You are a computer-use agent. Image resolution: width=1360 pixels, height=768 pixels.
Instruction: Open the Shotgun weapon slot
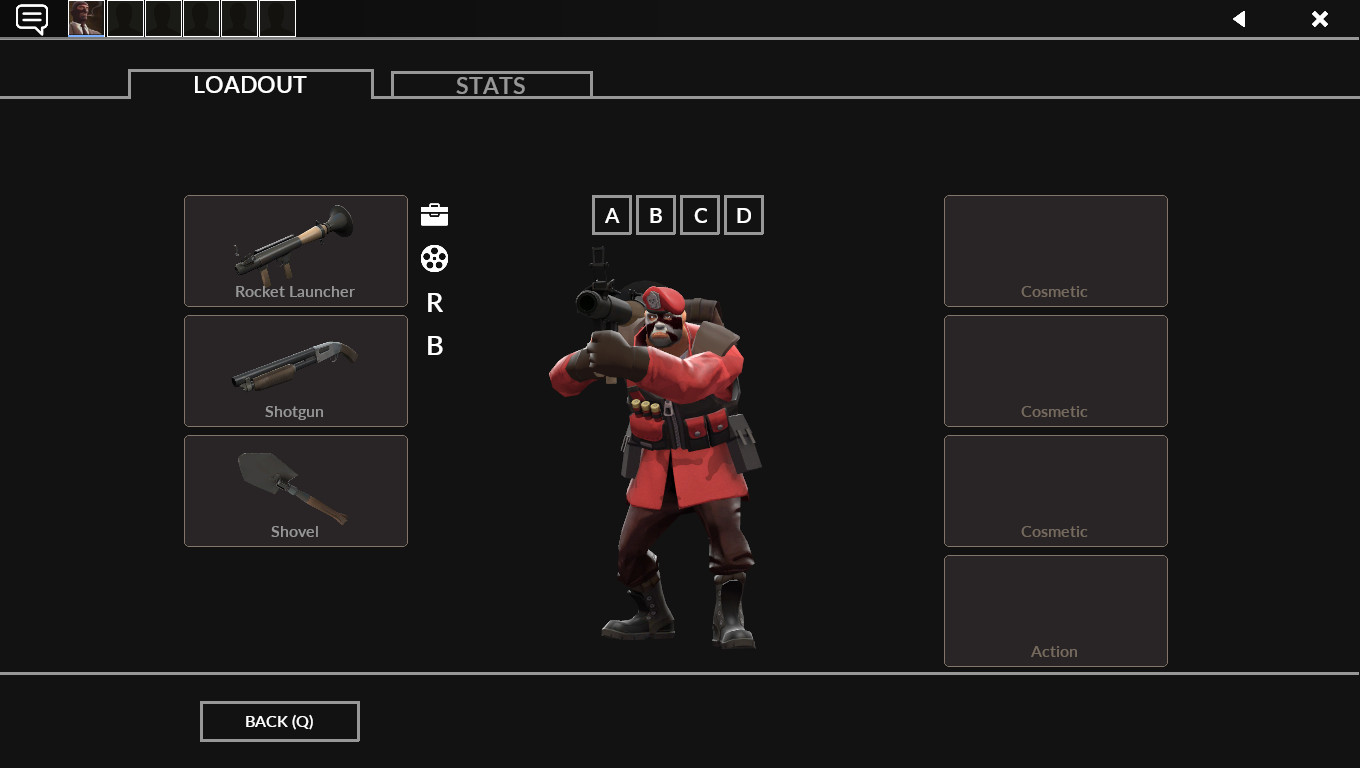point(295,371)
